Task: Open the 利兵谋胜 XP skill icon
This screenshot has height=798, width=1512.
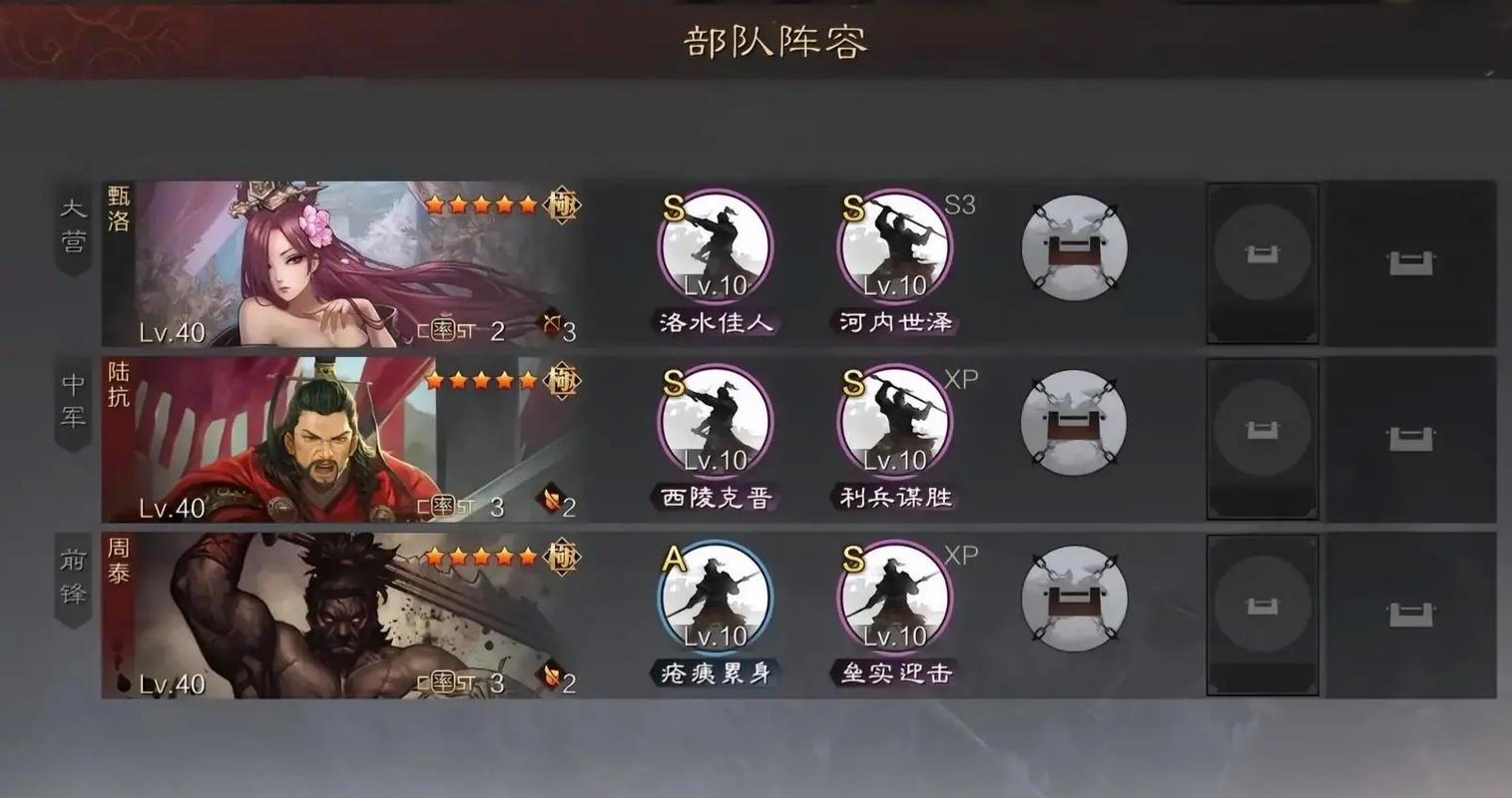Action: pos(893,423)
